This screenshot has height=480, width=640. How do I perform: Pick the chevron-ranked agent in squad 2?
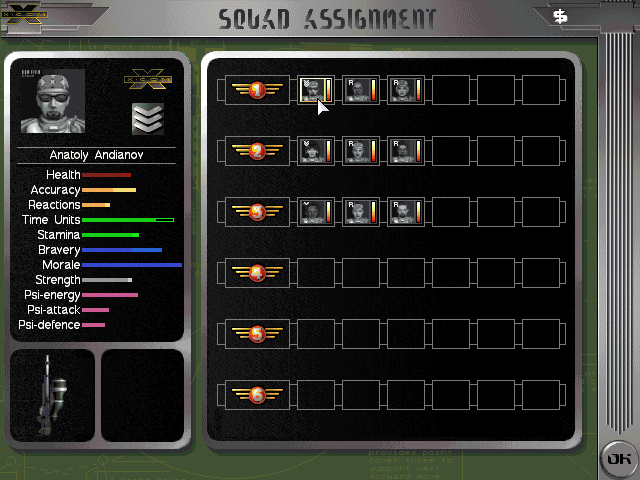(x=315, y=152)
